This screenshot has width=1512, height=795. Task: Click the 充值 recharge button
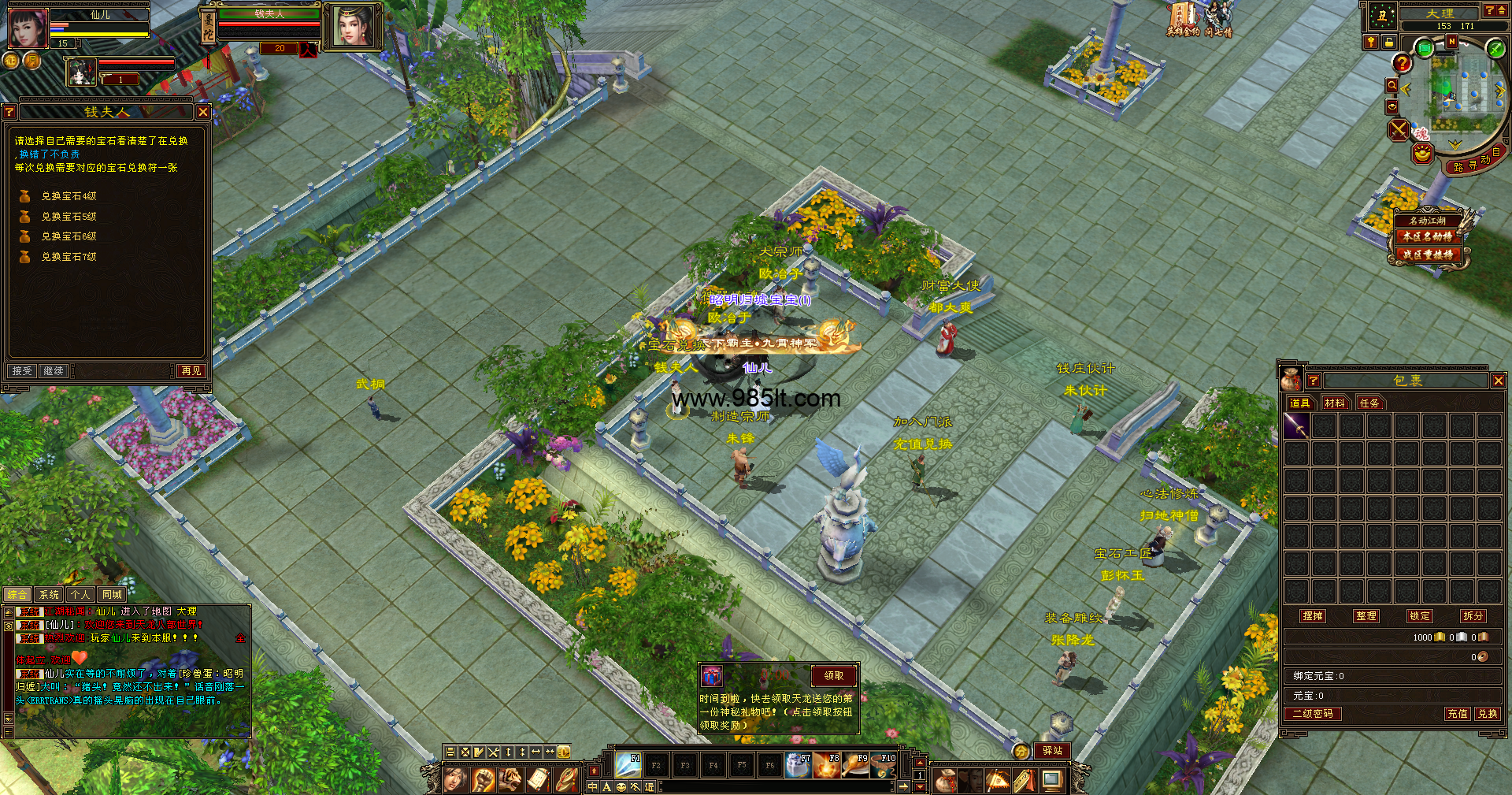1457,713
